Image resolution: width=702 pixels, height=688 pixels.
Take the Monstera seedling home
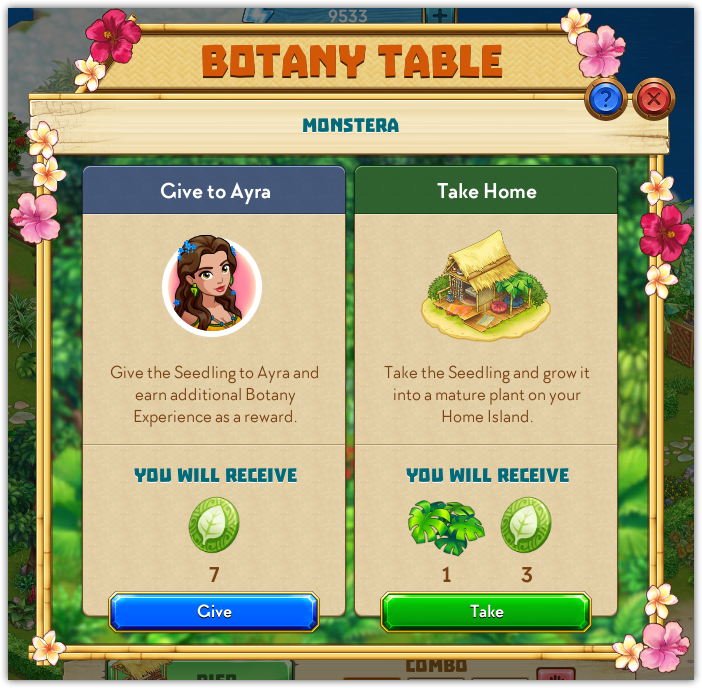tap(486, 611)
